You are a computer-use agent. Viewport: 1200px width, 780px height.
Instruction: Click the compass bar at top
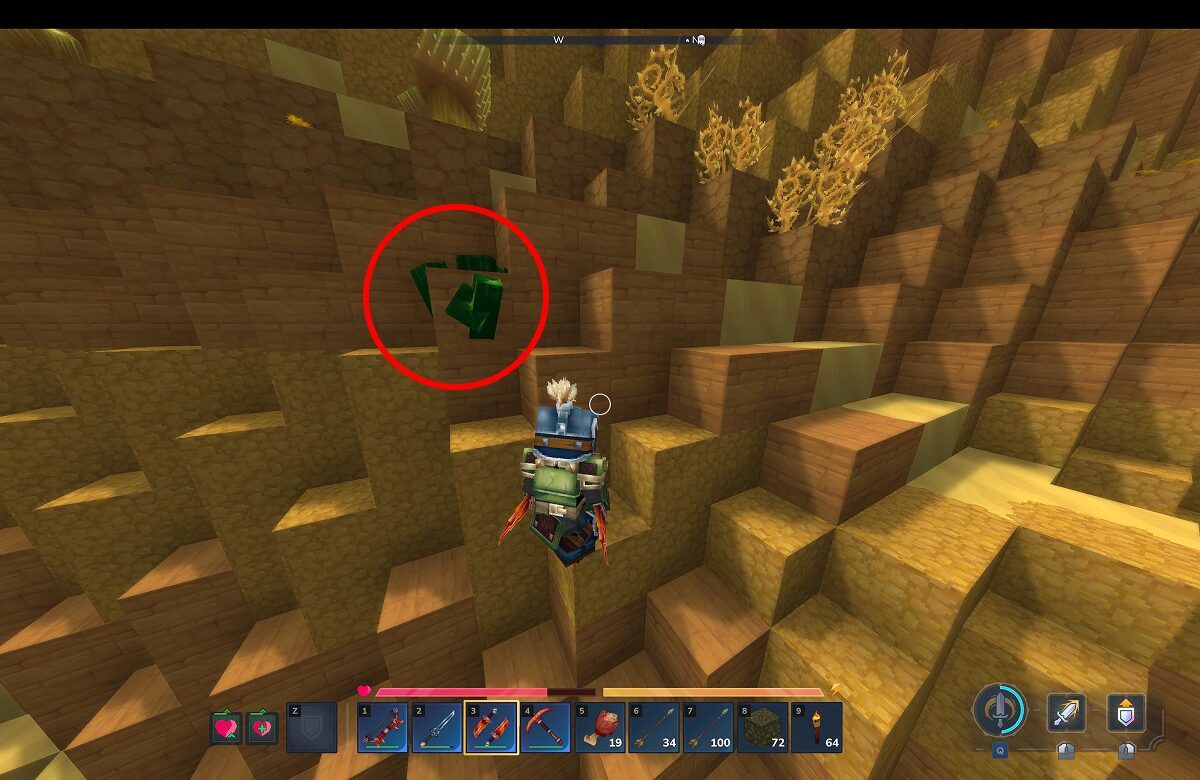[x=600, y=40]
